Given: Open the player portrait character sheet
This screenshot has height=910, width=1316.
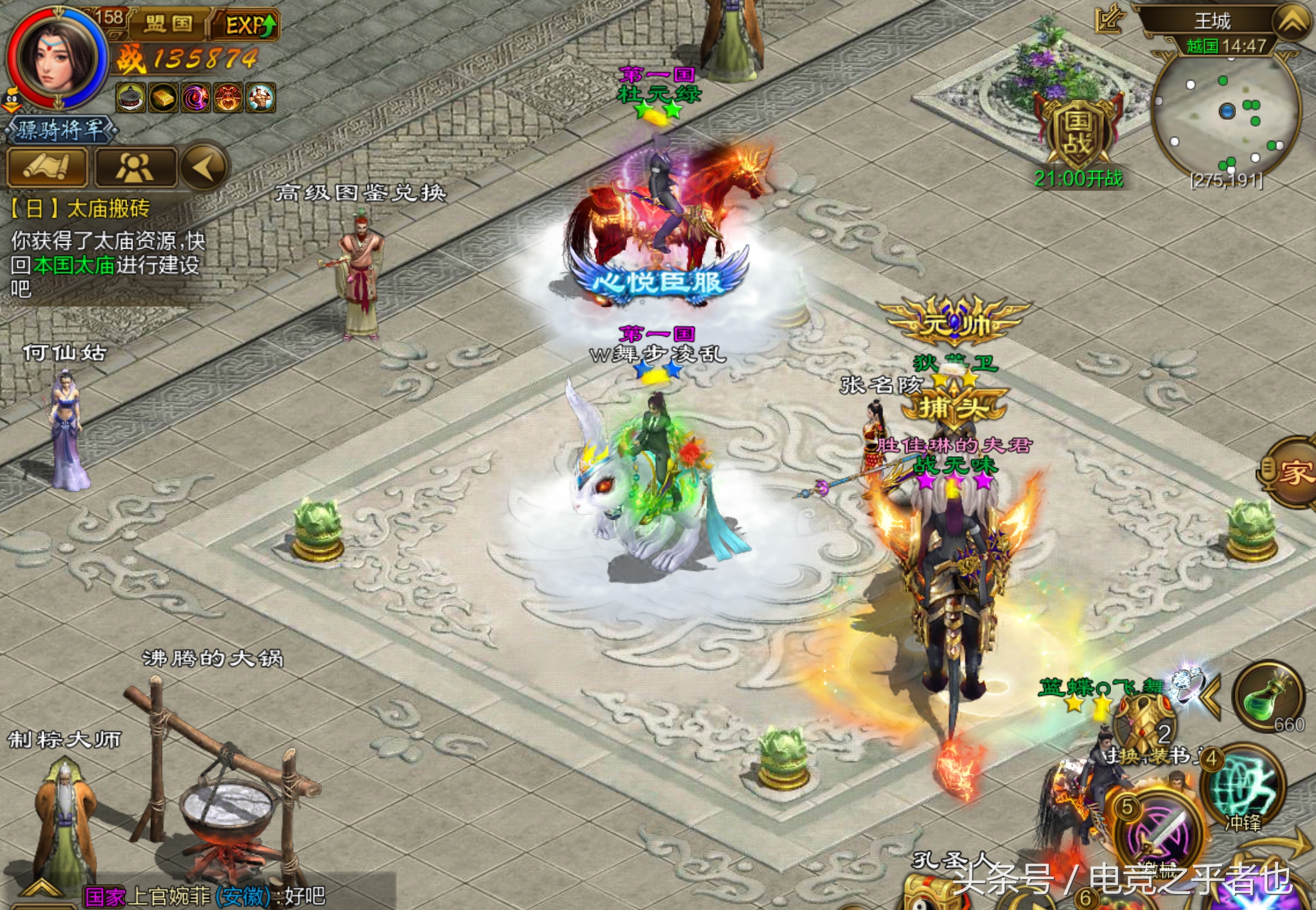Looking at the screenshot, I should [x=57, y=59].
